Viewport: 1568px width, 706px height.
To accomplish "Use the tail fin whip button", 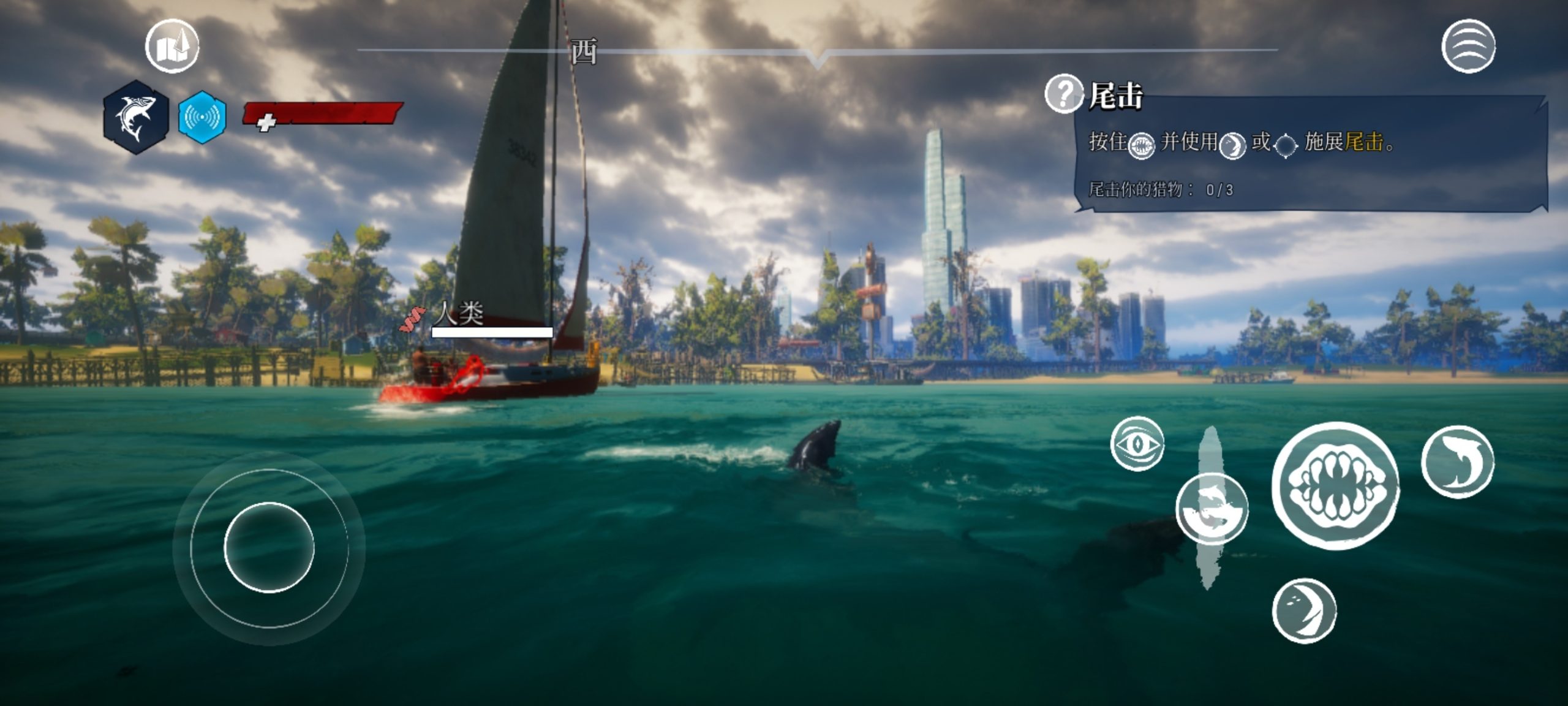I will (x=1304, y=610).
